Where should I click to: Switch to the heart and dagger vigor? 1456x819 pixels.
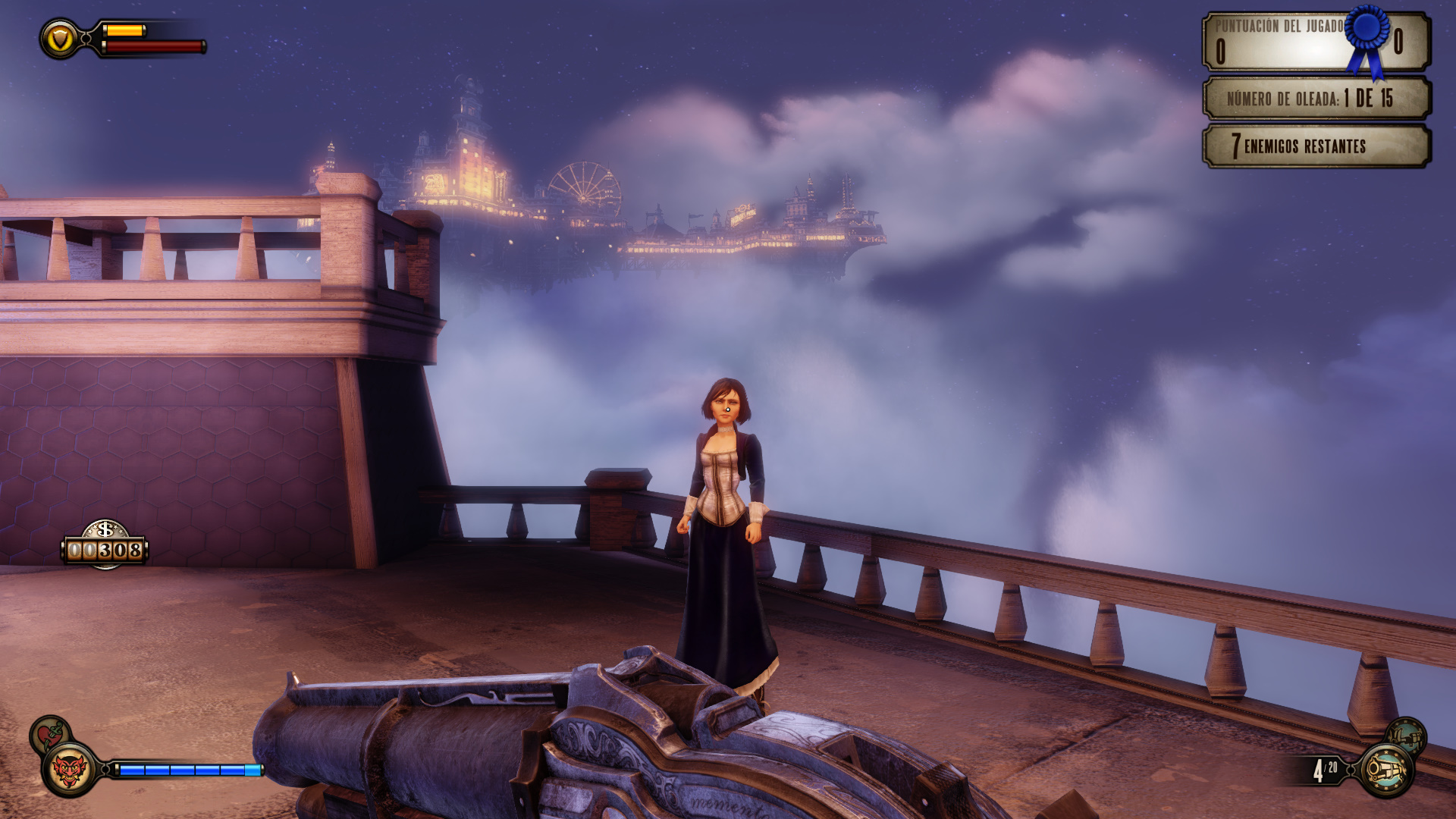point(49,733)
